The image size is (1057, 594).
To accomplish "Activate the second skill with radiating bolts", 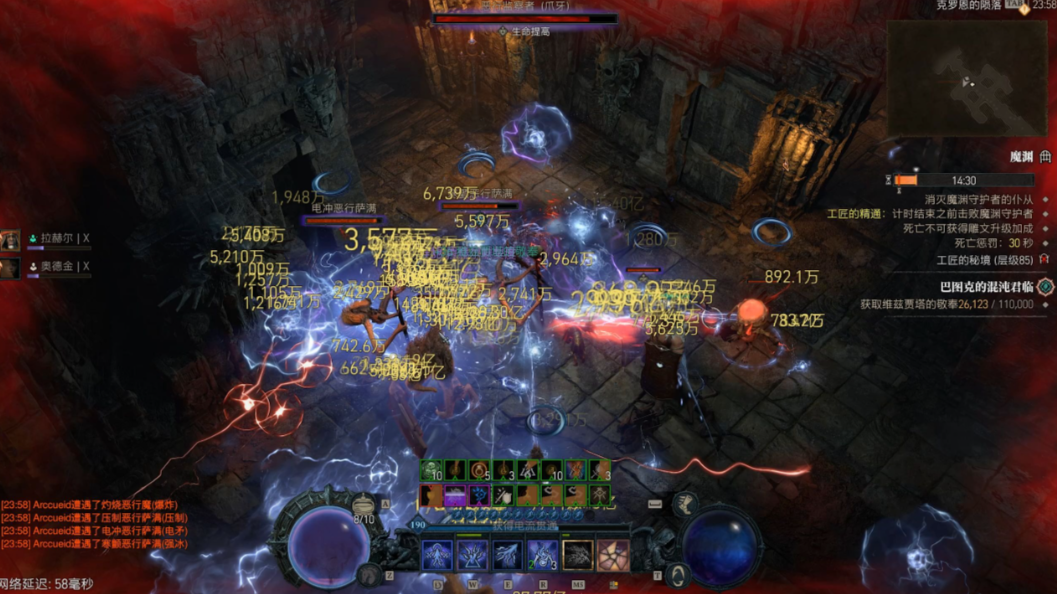I will [x=472, y=555].
